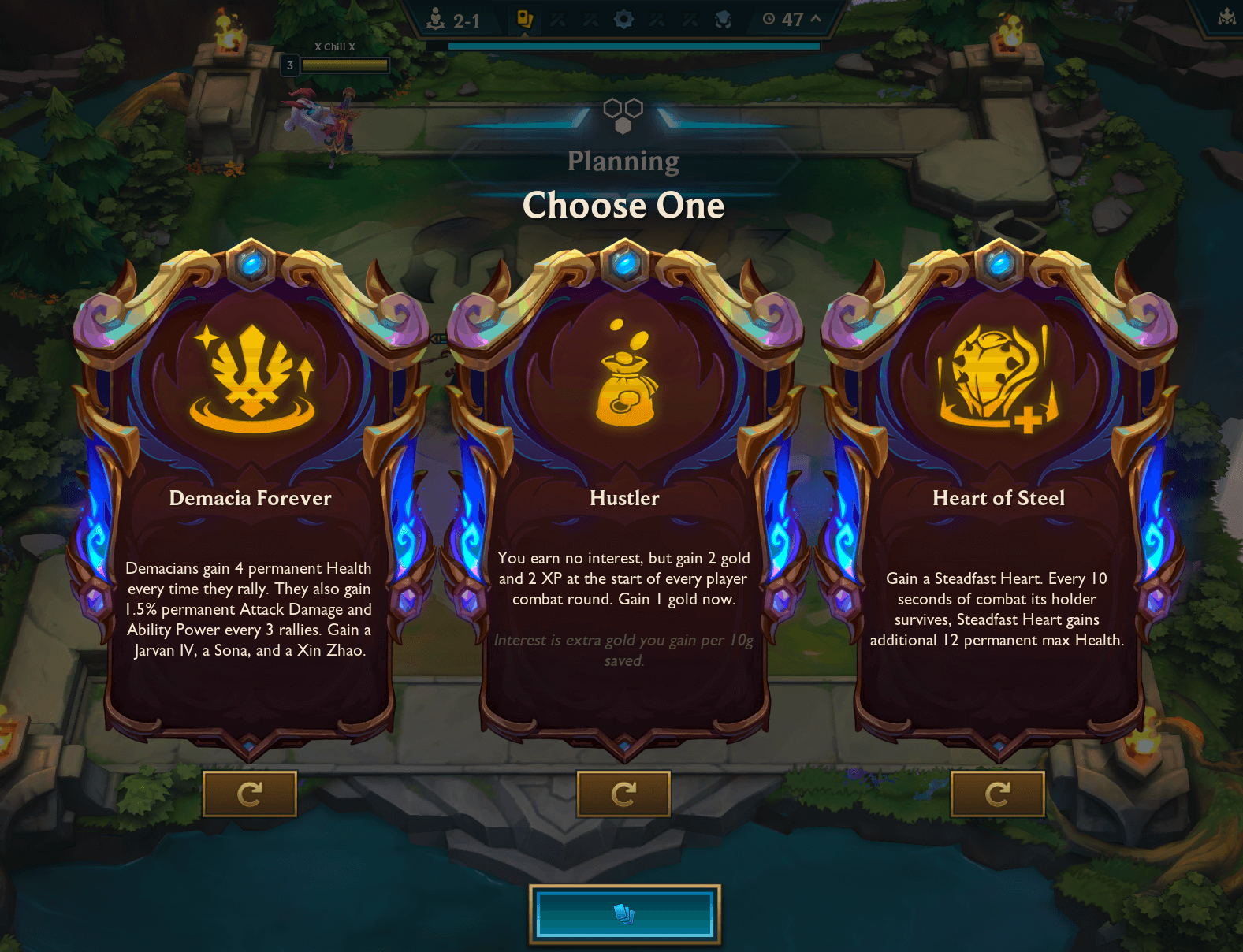The image size is (1243, 952).
Task: Click X Chill X's health bar
Action: [344, 65]
